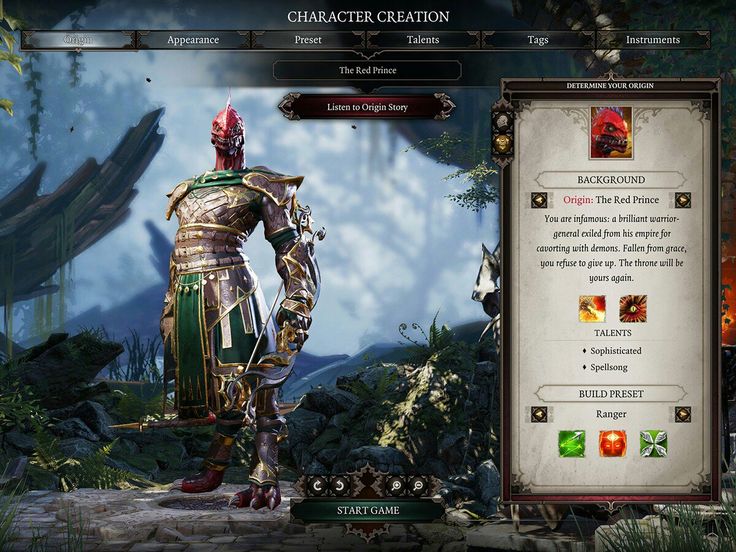
Task: Inspect the green arrow Ranger skill icon
Action: [x=571, y=443]
